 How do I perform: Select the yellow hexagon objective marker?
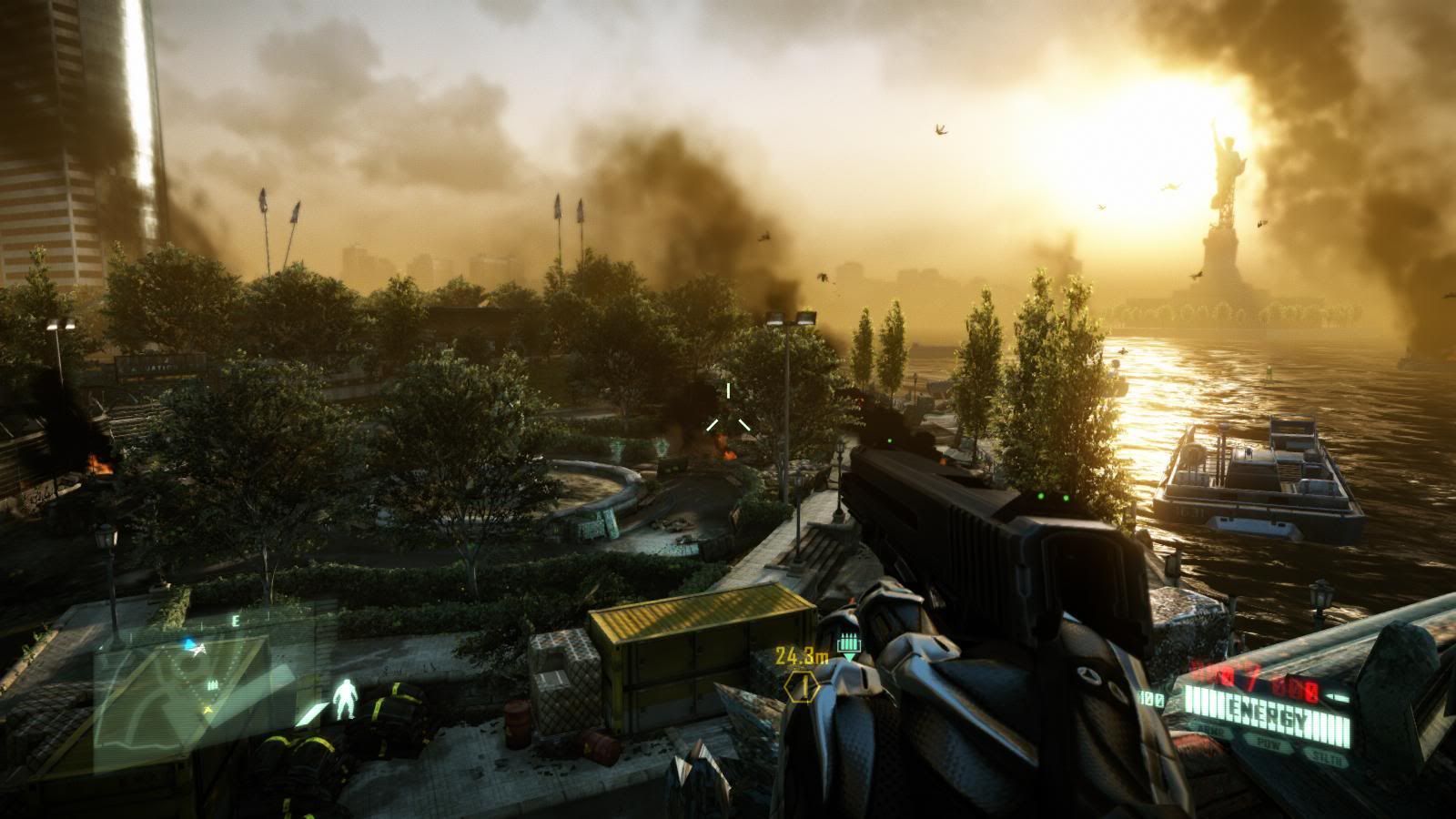click(x=802, y=687)
